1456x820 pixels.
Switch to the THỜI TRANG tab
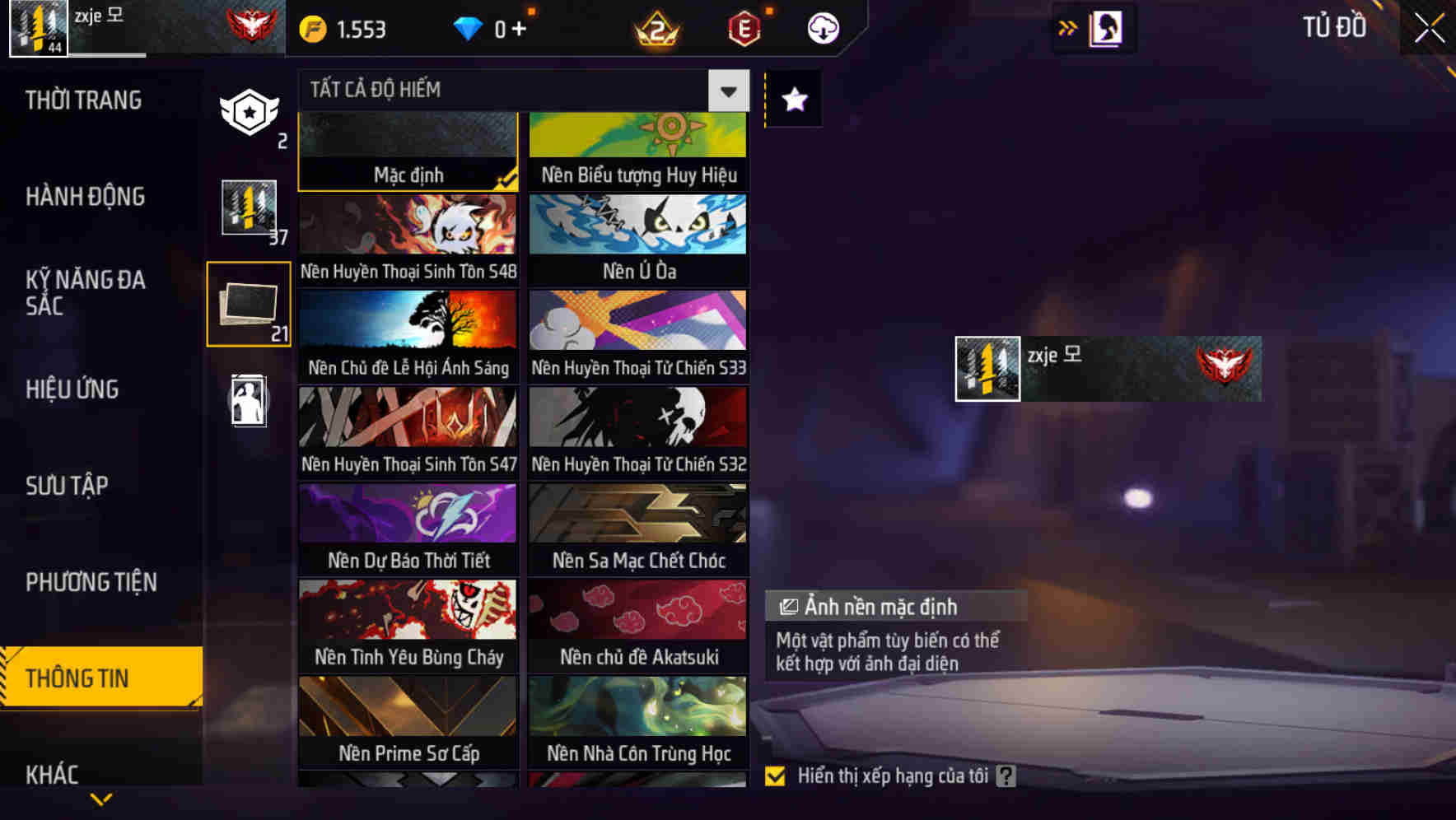(x=82, y=100)
